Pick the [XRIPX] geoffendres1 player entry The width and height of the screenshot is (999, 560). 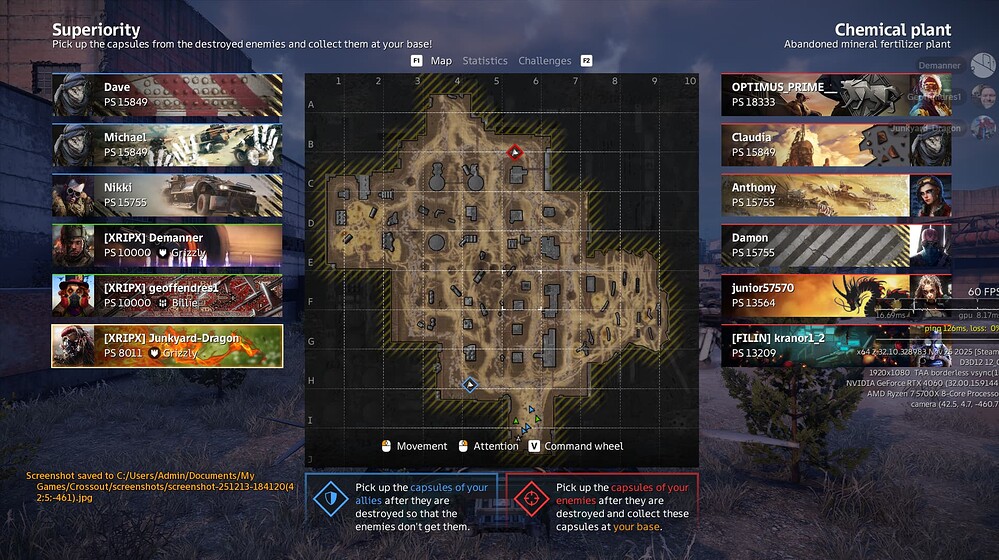(x=167, y=295)
